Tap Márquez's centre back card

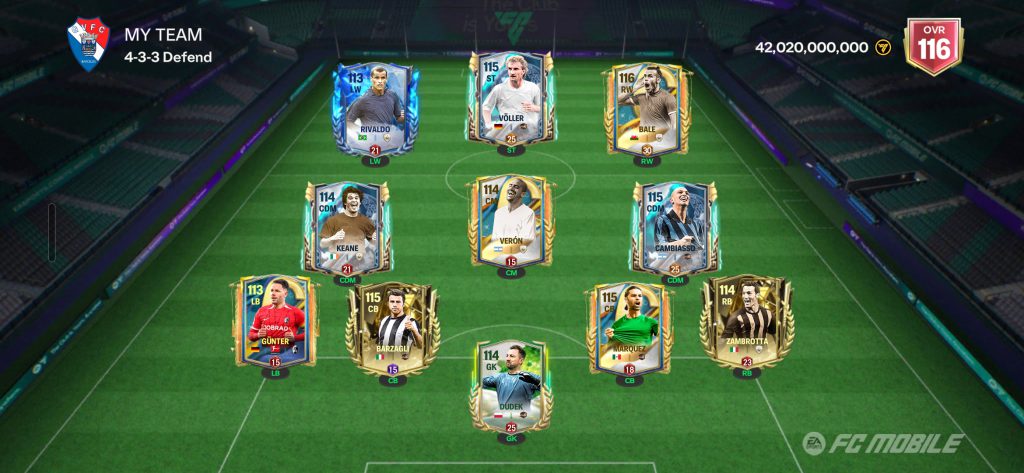630,328
